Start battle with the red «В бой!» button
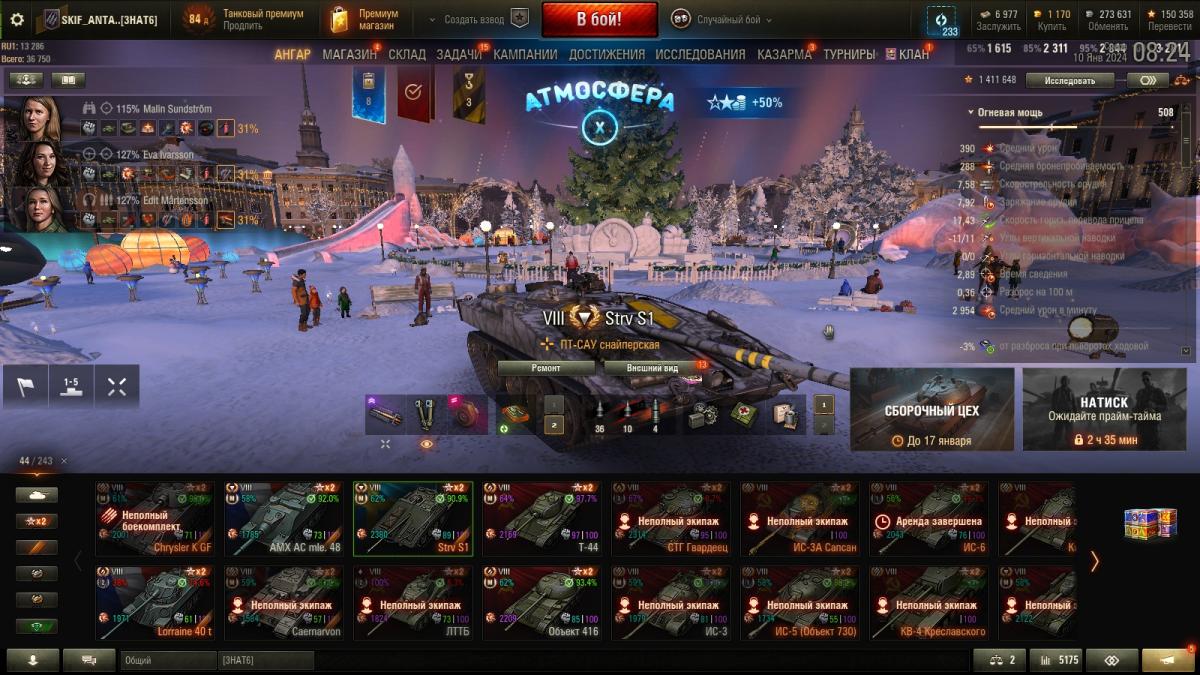1200x675 pixels. [x=599, y=19]
